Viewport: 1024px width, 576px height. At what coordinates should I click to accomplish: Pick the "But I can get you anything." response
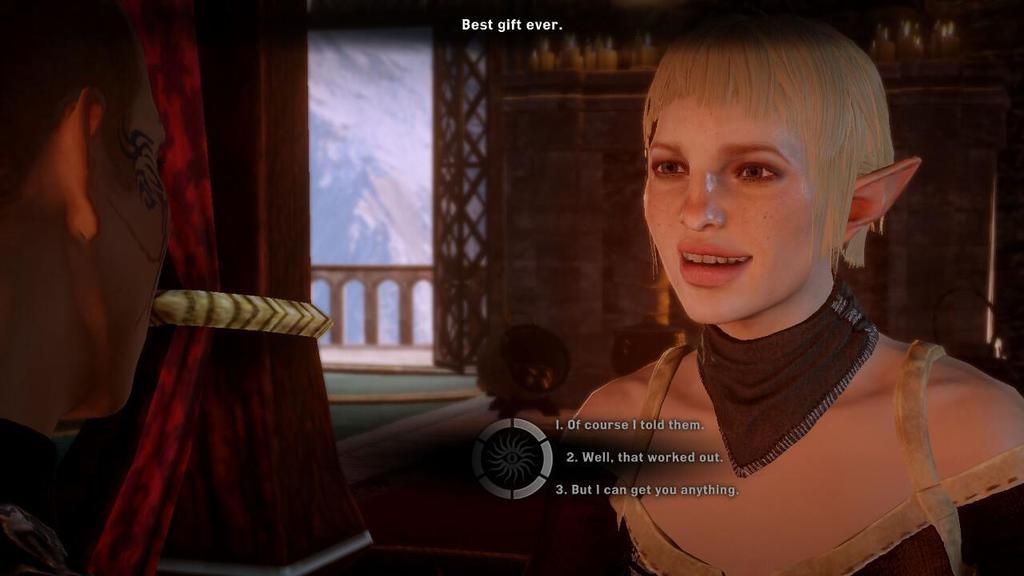click(x=647, y=490)
